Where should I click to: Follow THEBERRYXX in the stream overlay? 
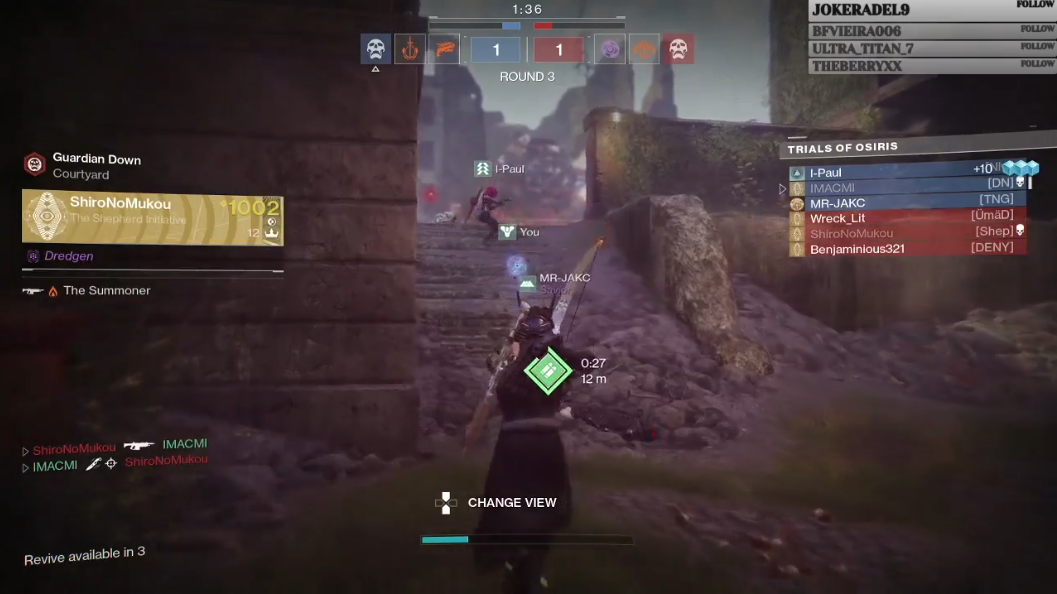1037,64
